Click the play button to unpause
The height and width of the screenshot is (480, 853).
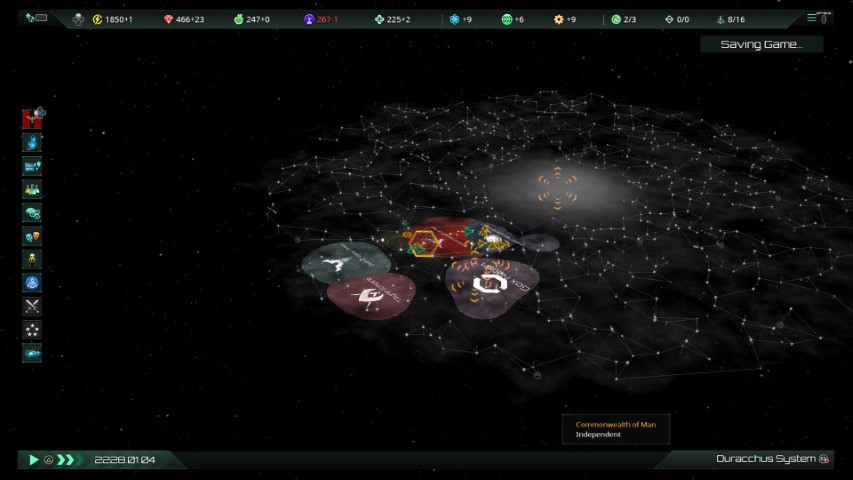coord(33,460)
